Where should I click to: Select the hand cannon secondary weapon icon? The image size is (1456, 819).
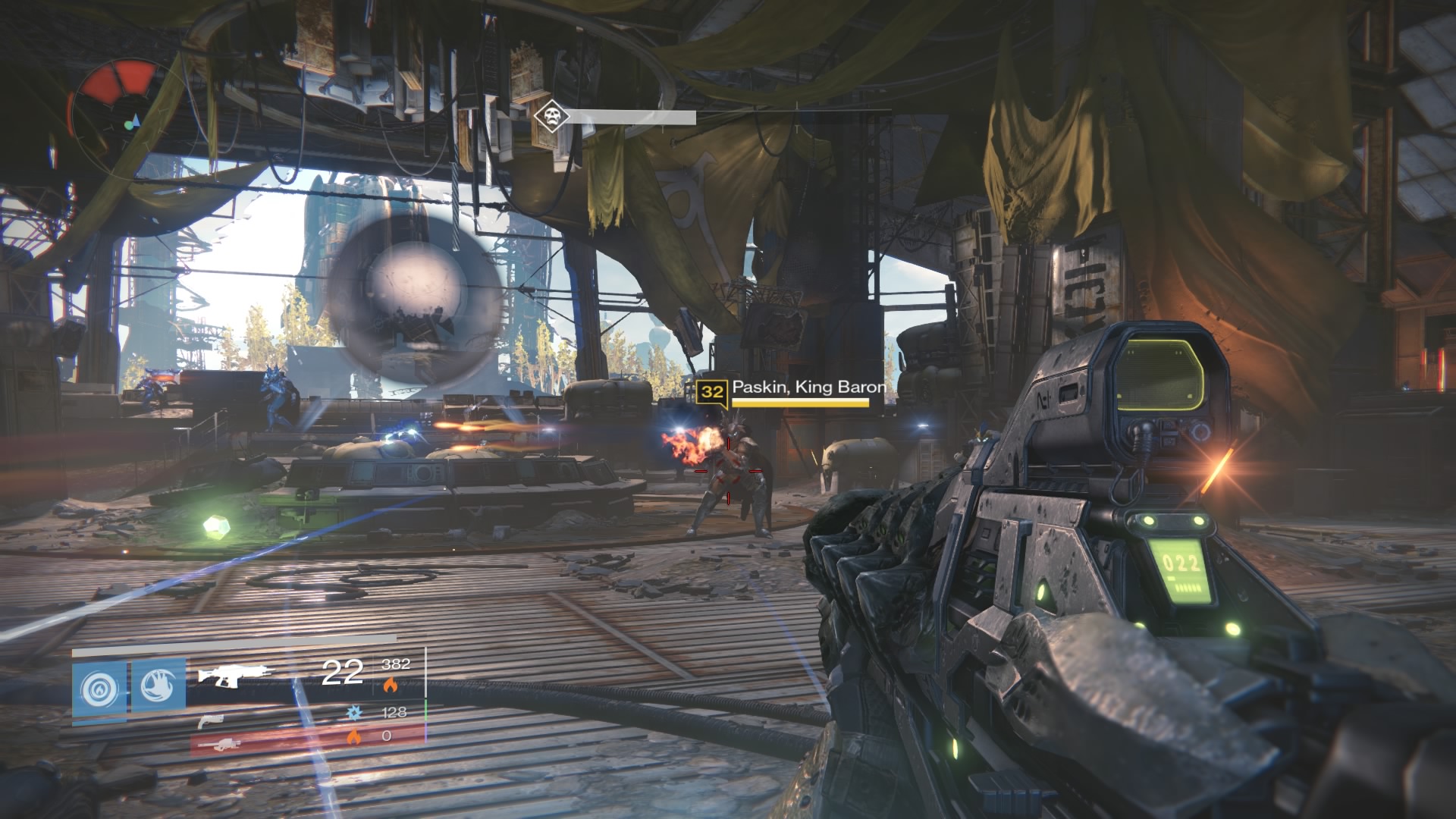[212, 723]
